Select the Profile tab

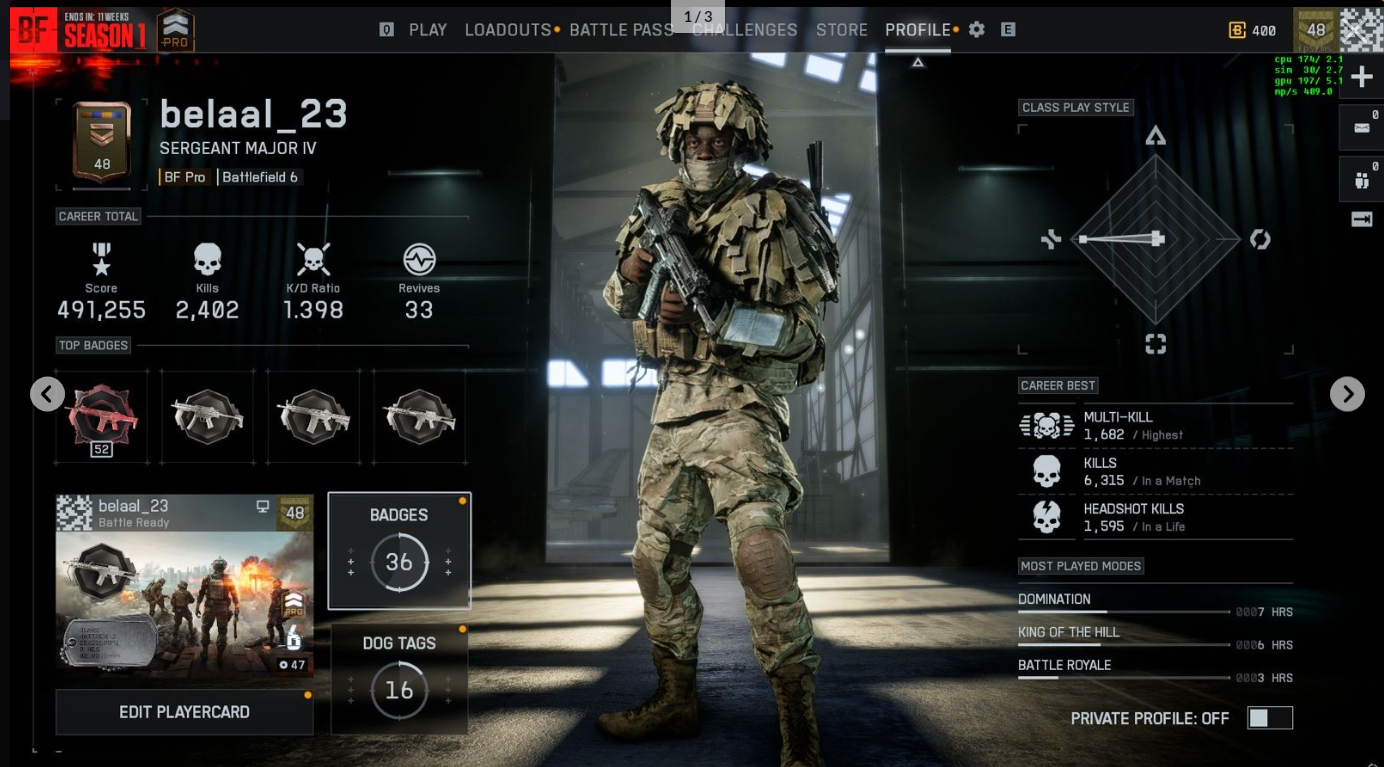pyautogui.click(x=917, y=30)
